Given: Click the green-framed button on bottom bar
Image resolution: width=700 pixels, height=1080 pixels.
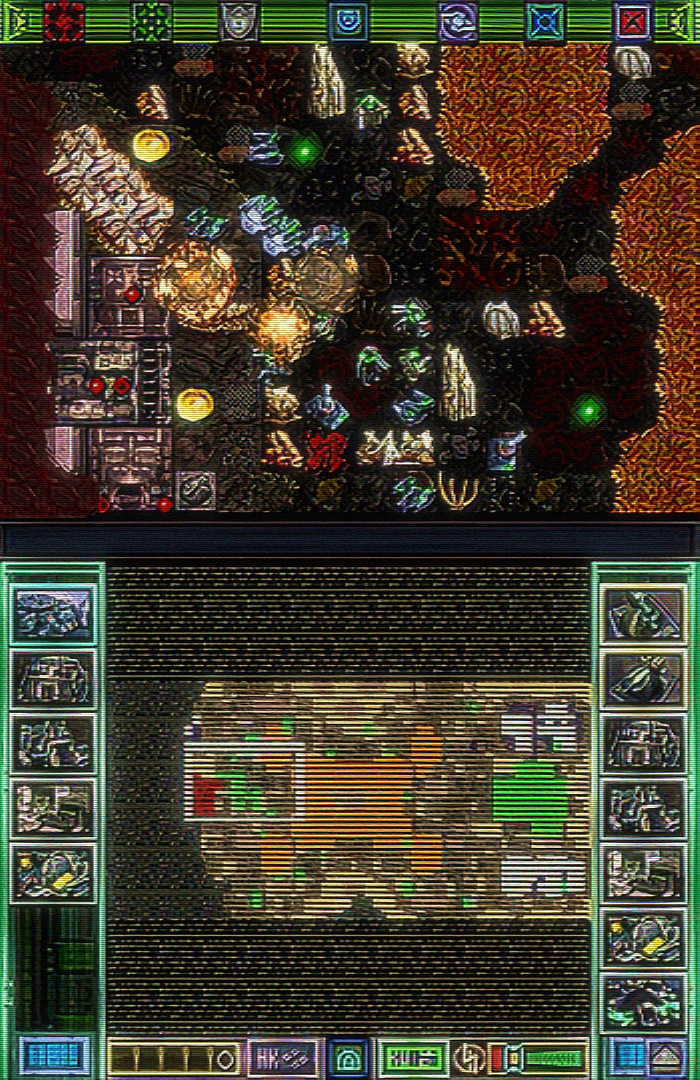Looking at the screenshot, I should [x=412, y=1057].
